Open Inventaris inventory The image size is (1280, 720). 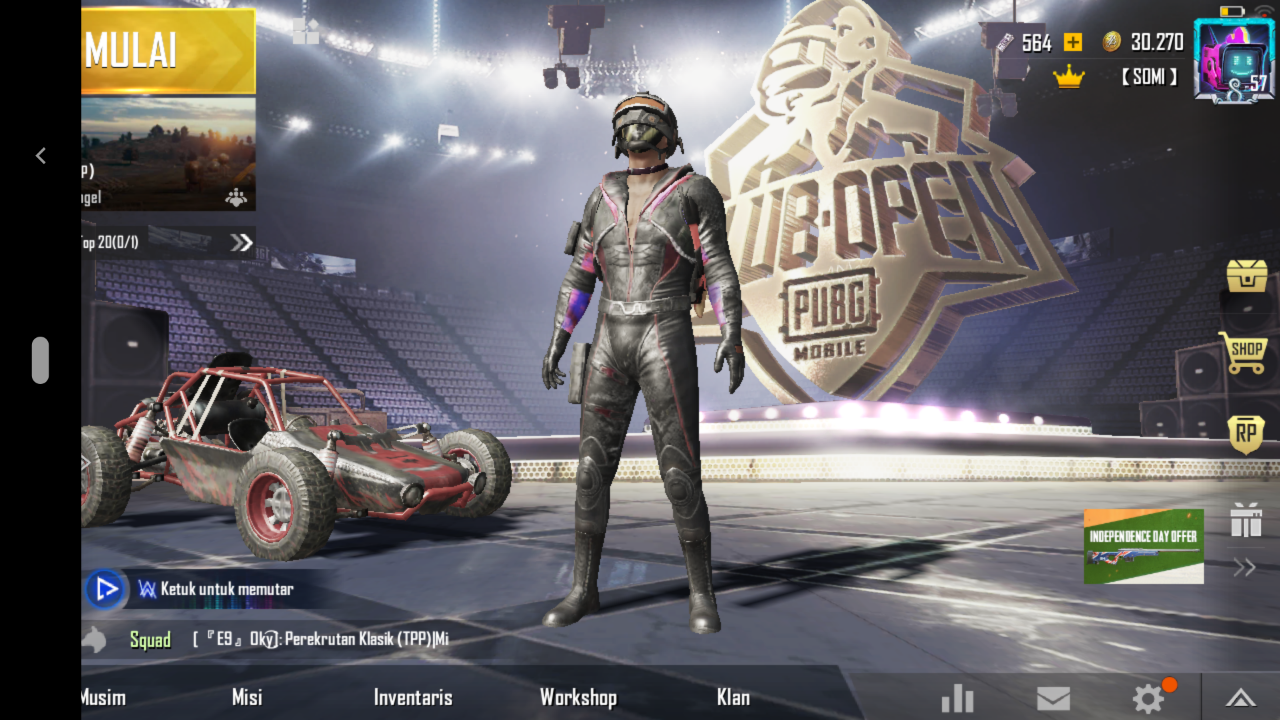click(x=413, y=697)
